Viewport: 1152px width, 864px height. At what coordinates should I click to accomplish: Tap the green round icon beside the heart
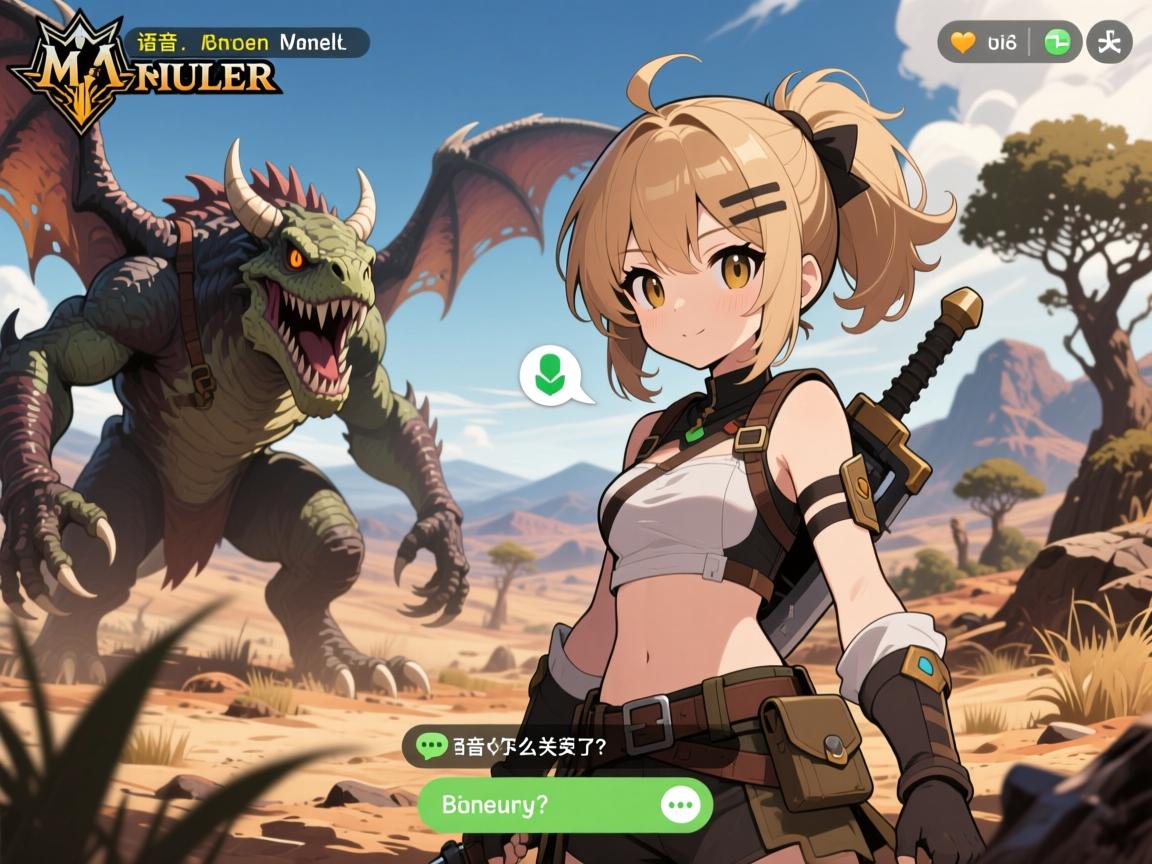1057,42
